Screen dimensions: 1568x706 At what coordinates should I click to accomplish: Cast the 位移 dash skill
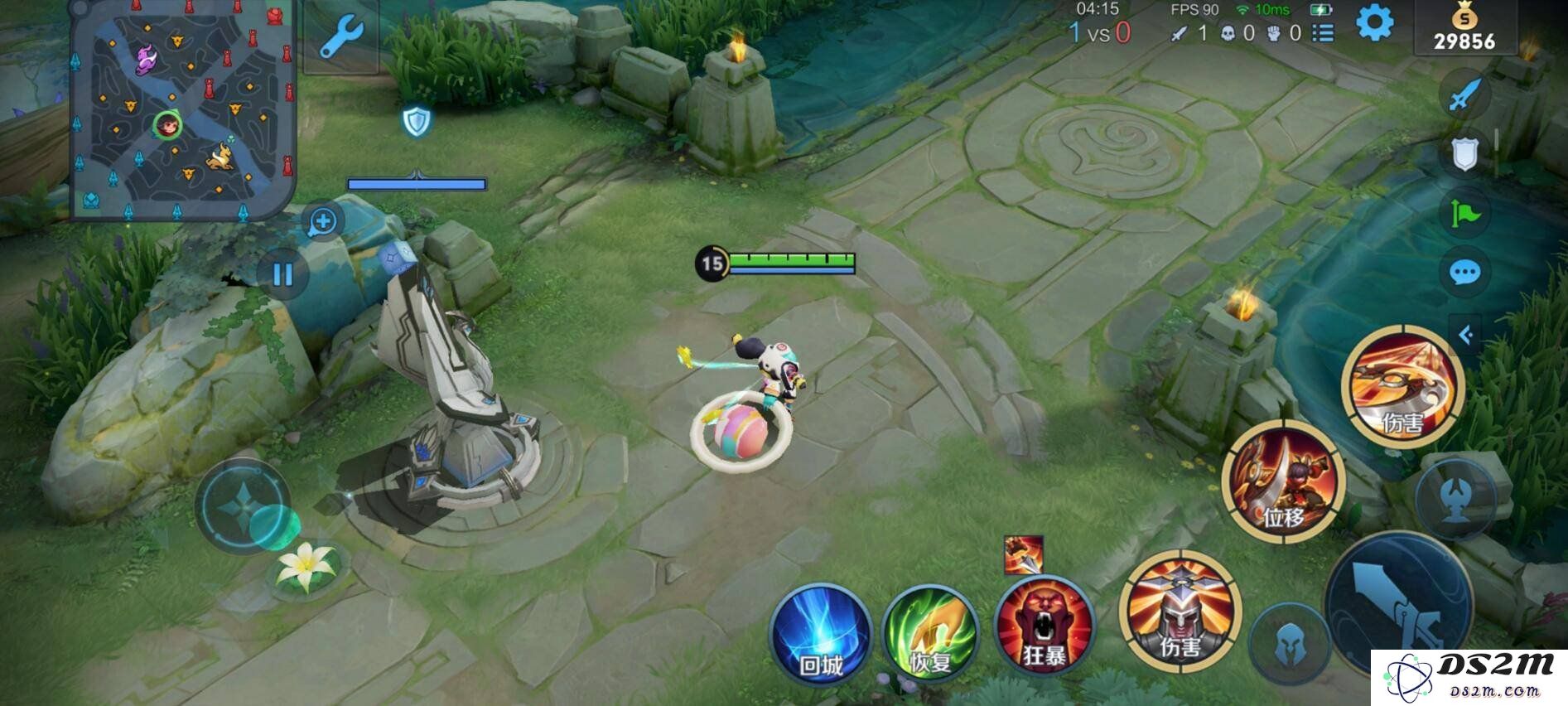pos(1283,481)
